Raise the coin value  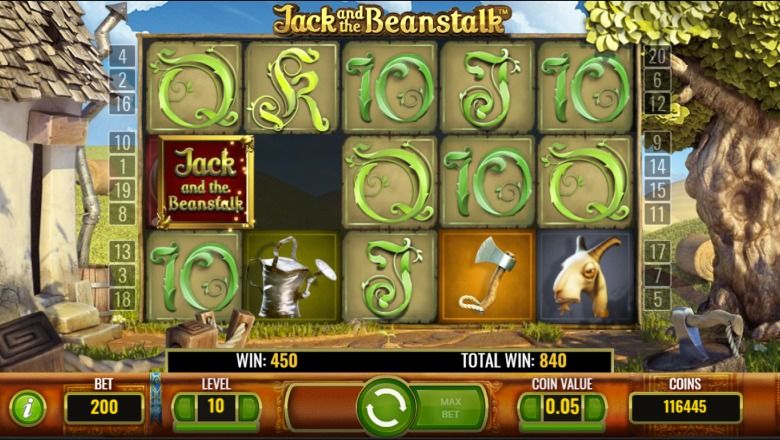596,407
